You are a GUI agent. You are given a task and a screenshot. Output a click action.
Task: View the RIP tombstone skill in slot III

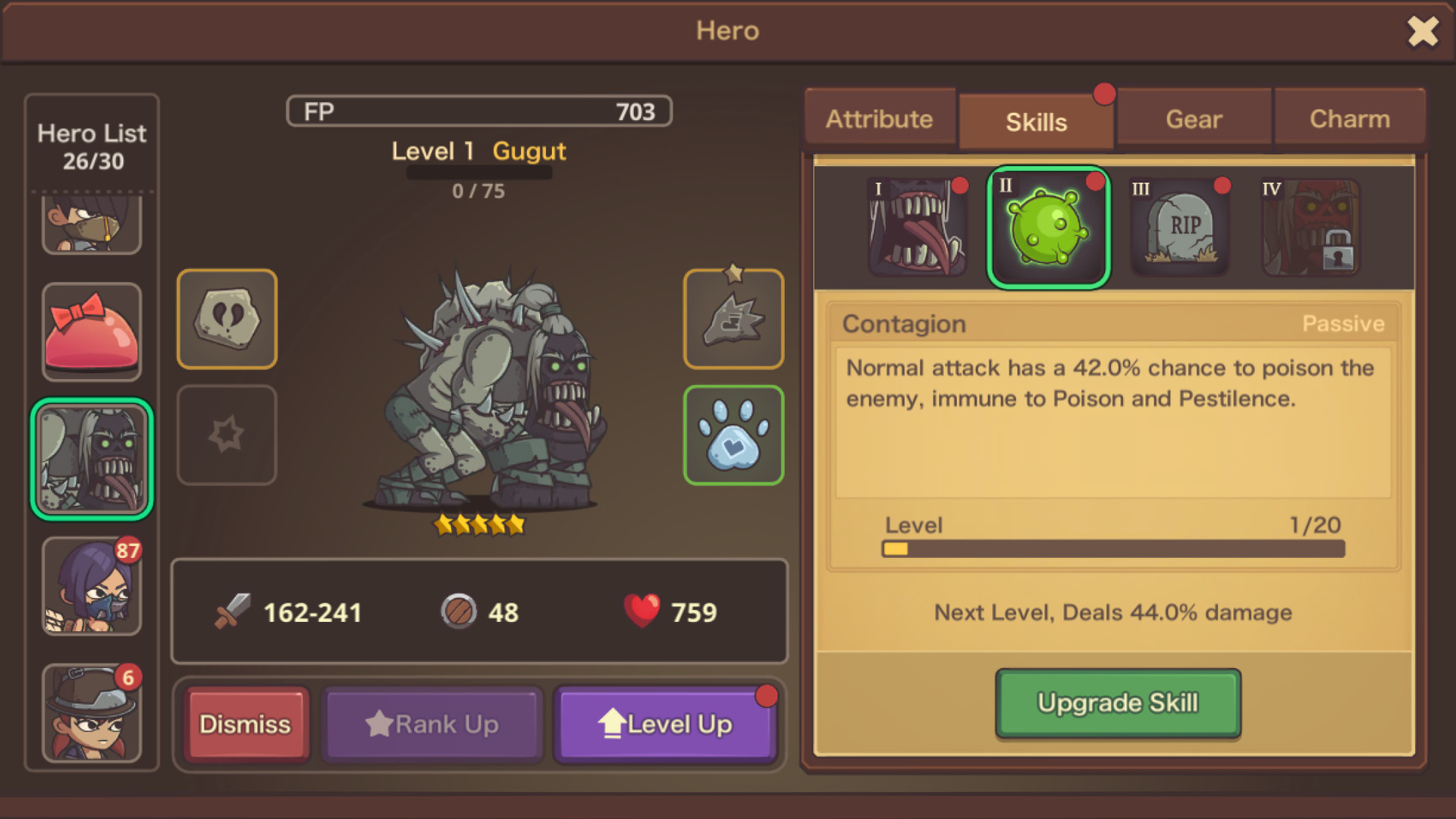1179,226
